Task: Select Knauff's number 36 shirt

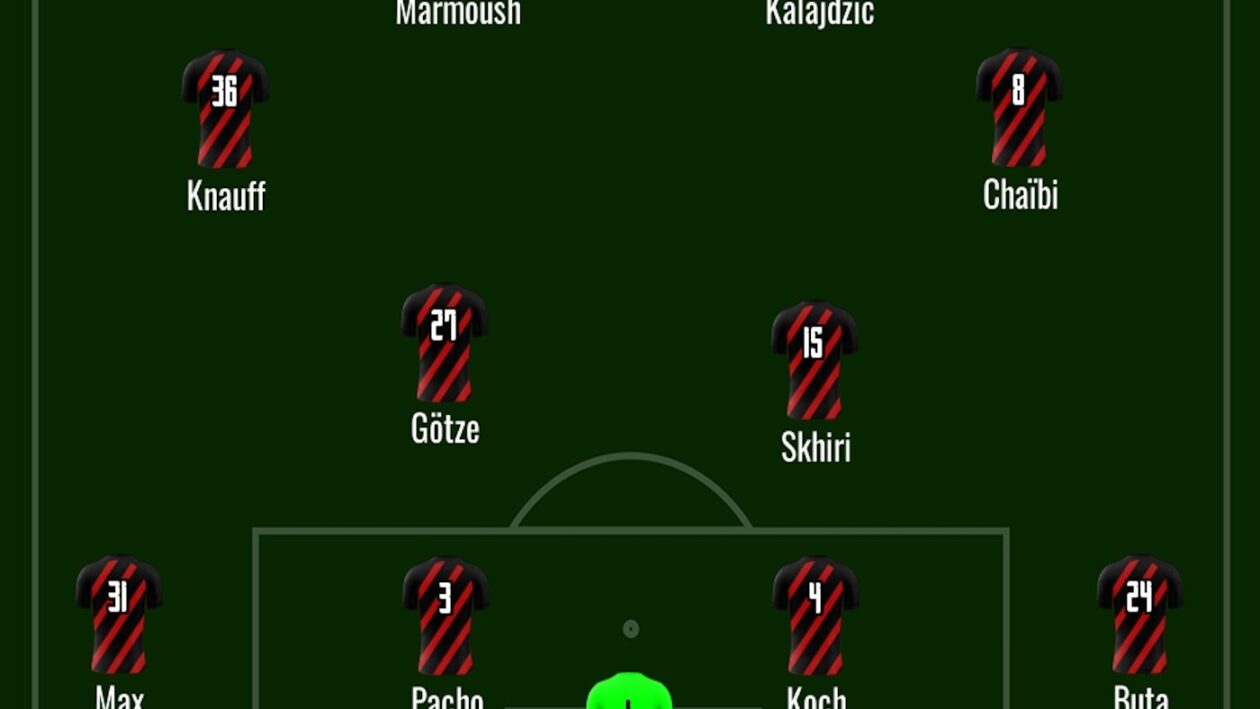Action: pyautogui.click(x=225, y=108)
